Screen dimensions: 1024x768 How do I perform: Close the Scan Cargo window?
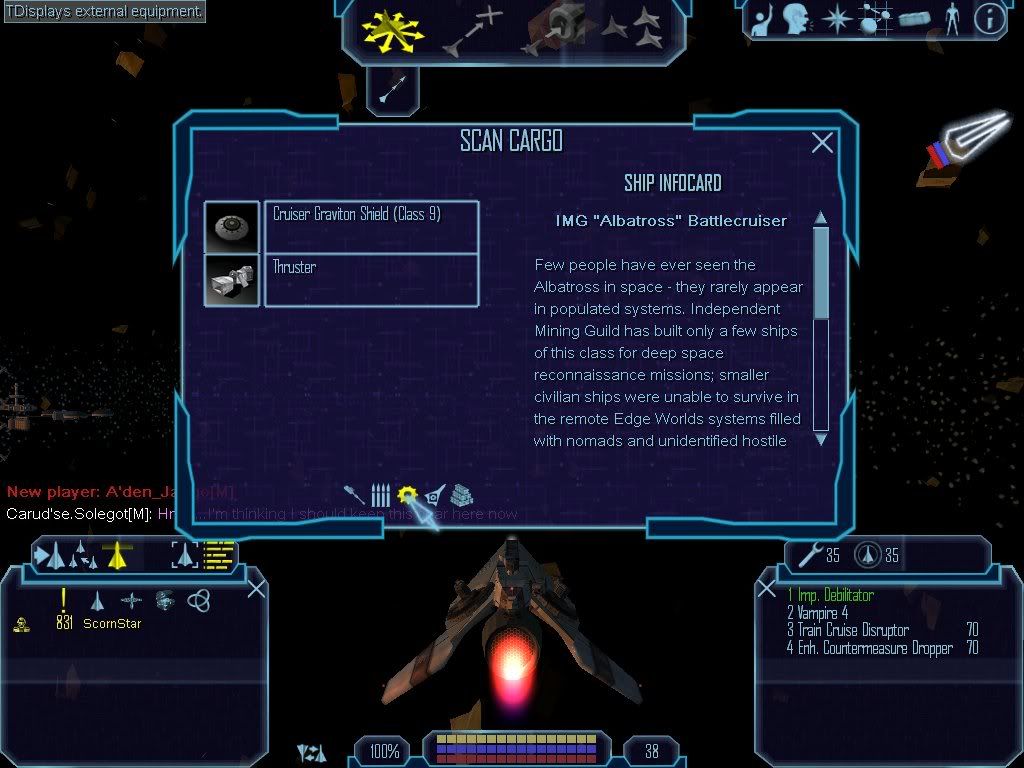coord(822,143)
